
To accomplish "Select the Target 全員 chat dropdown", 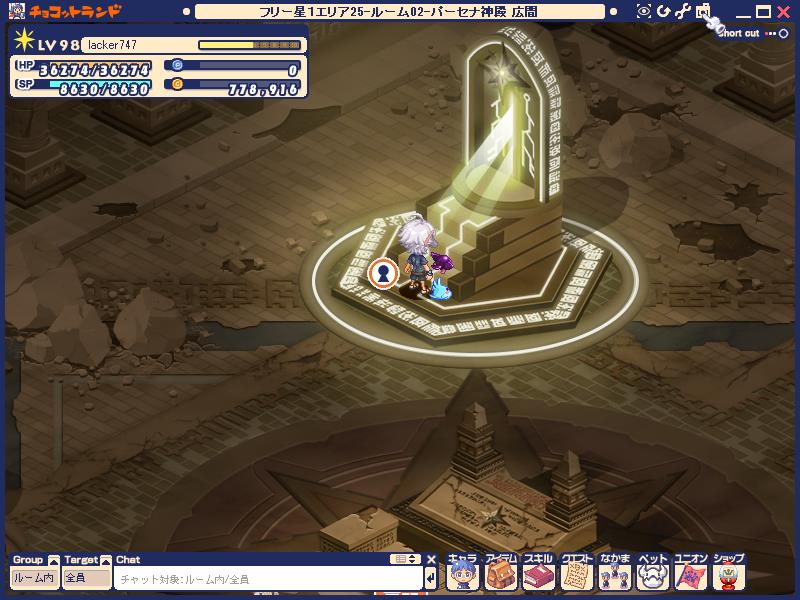I will (86, 578).
